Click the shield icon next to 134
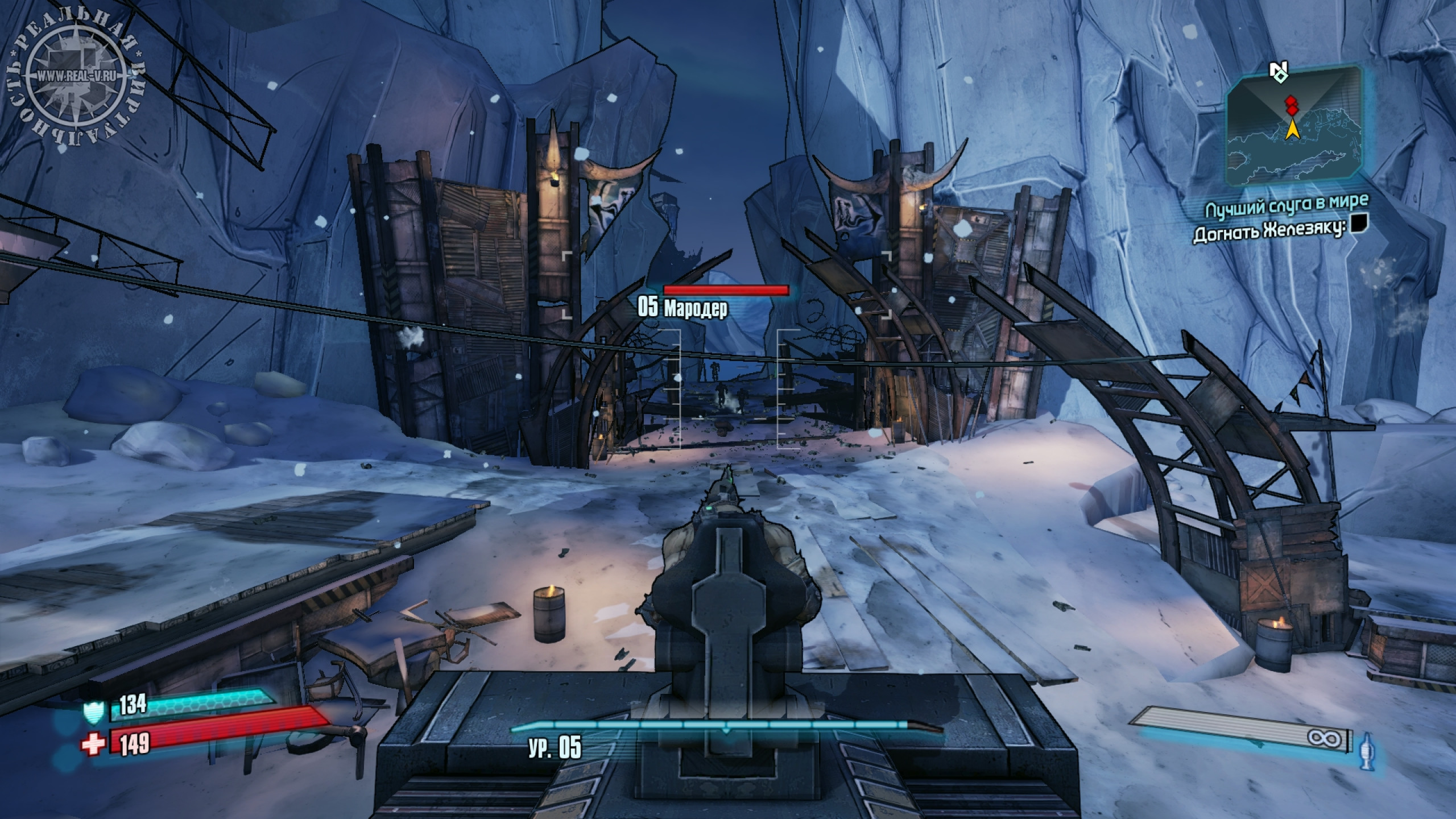Image resolution: width=1456 pixels, height=819 pixels. tap(93, 712)
